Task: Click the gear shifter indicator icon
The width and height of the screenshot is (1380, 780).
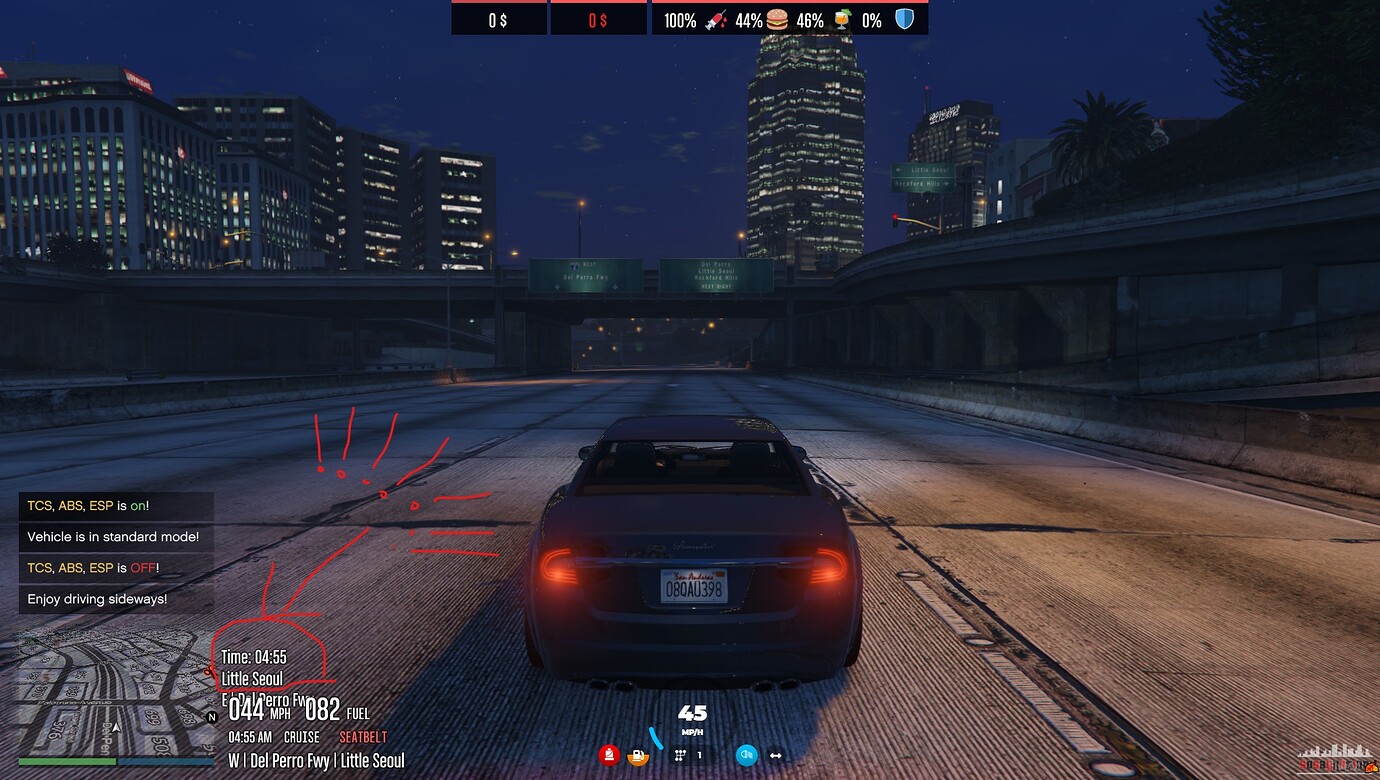Action: [x=680, y=755]
